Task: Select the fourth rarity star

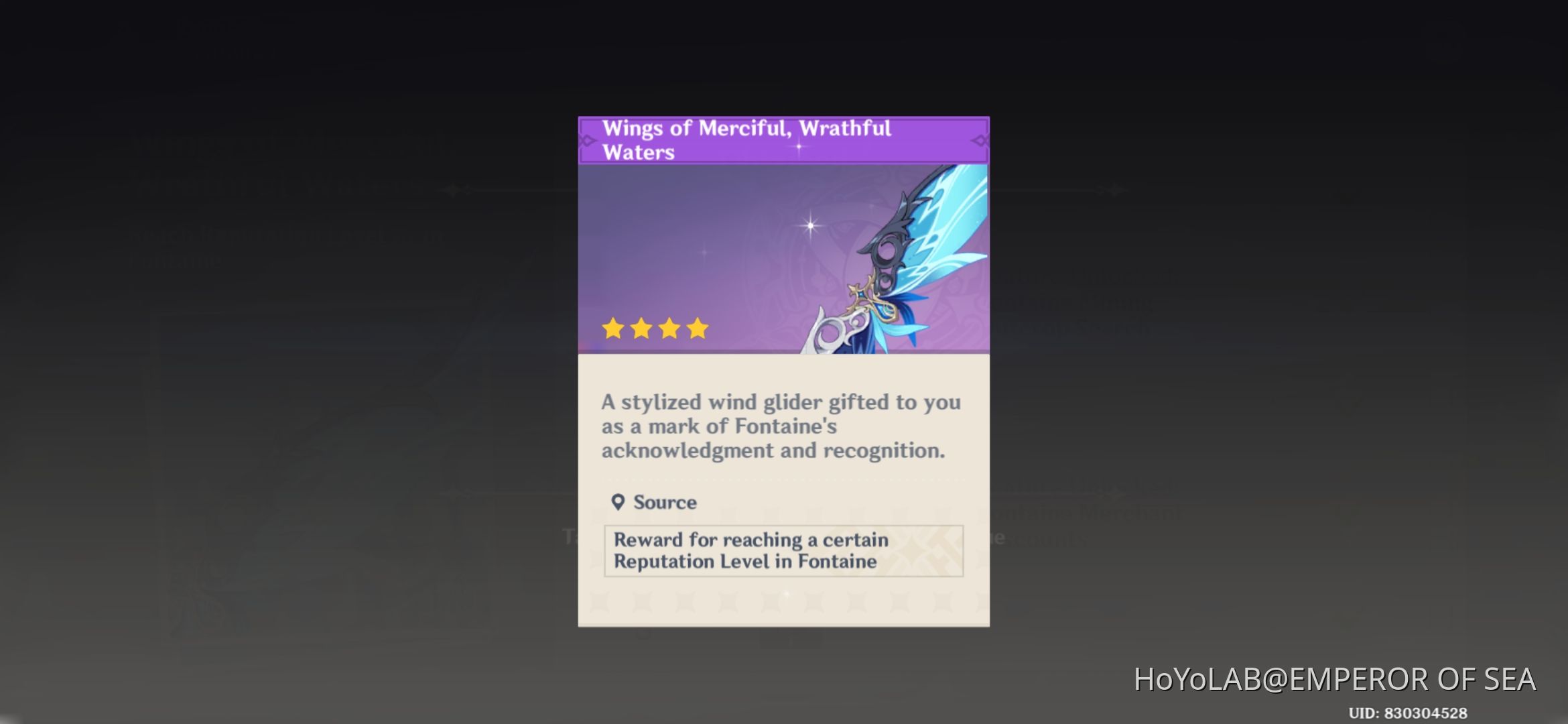Action: coord(698,327)
